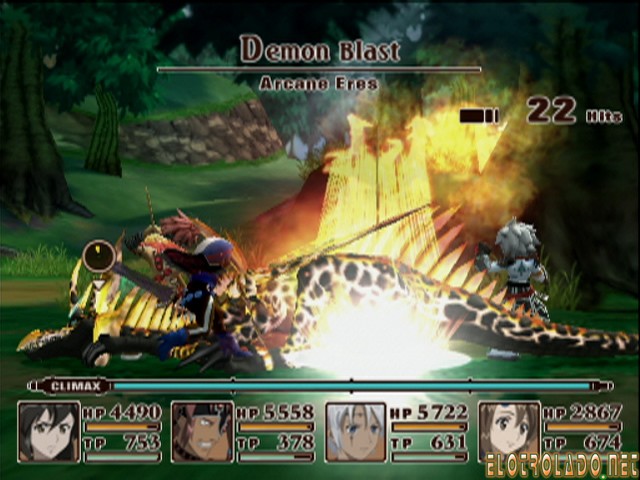Select the dark-haired character portrait with HP 4490

click(x=49, y=431)
